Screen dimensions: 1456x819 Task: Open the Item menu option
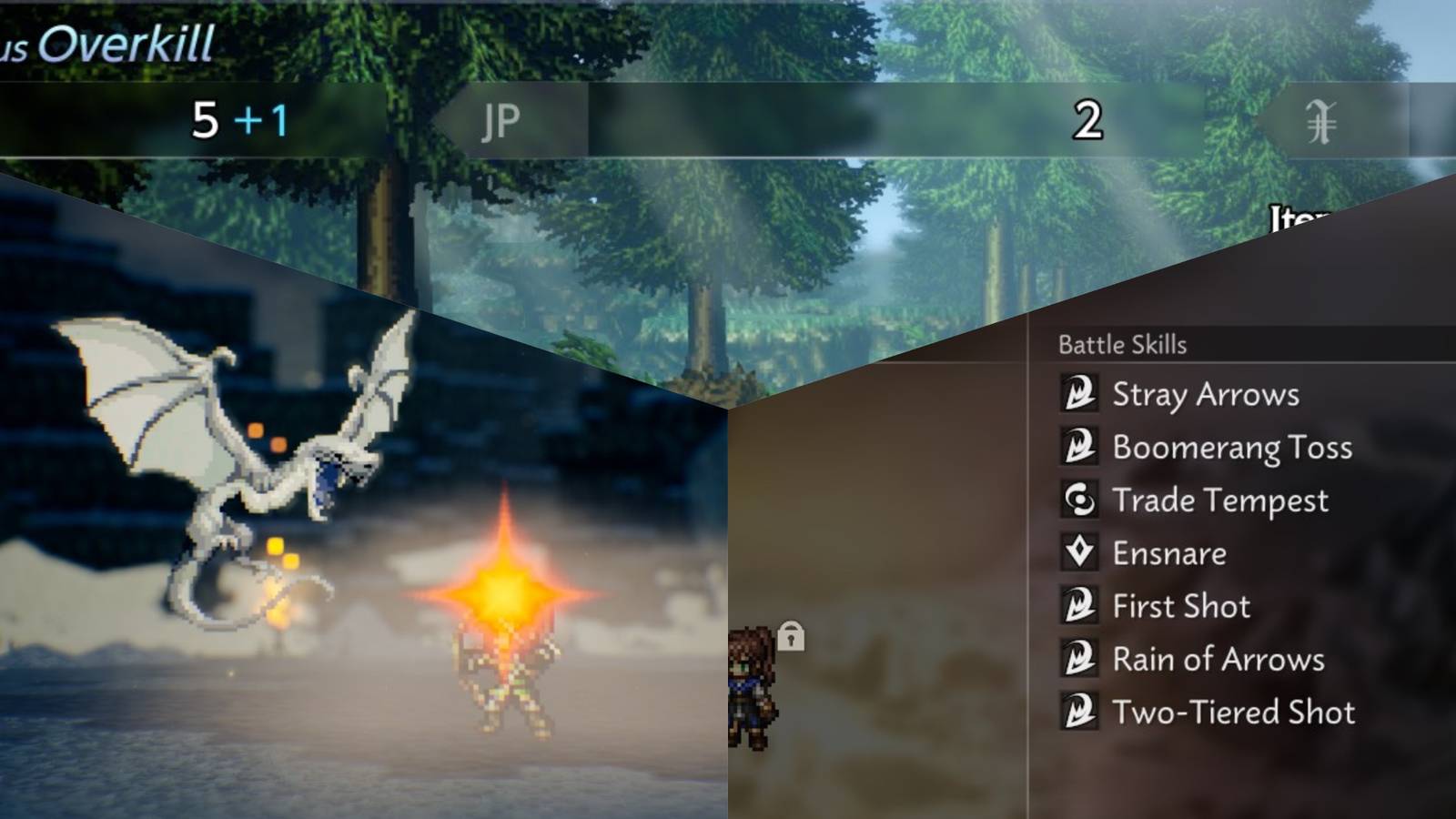[1300, 213]
